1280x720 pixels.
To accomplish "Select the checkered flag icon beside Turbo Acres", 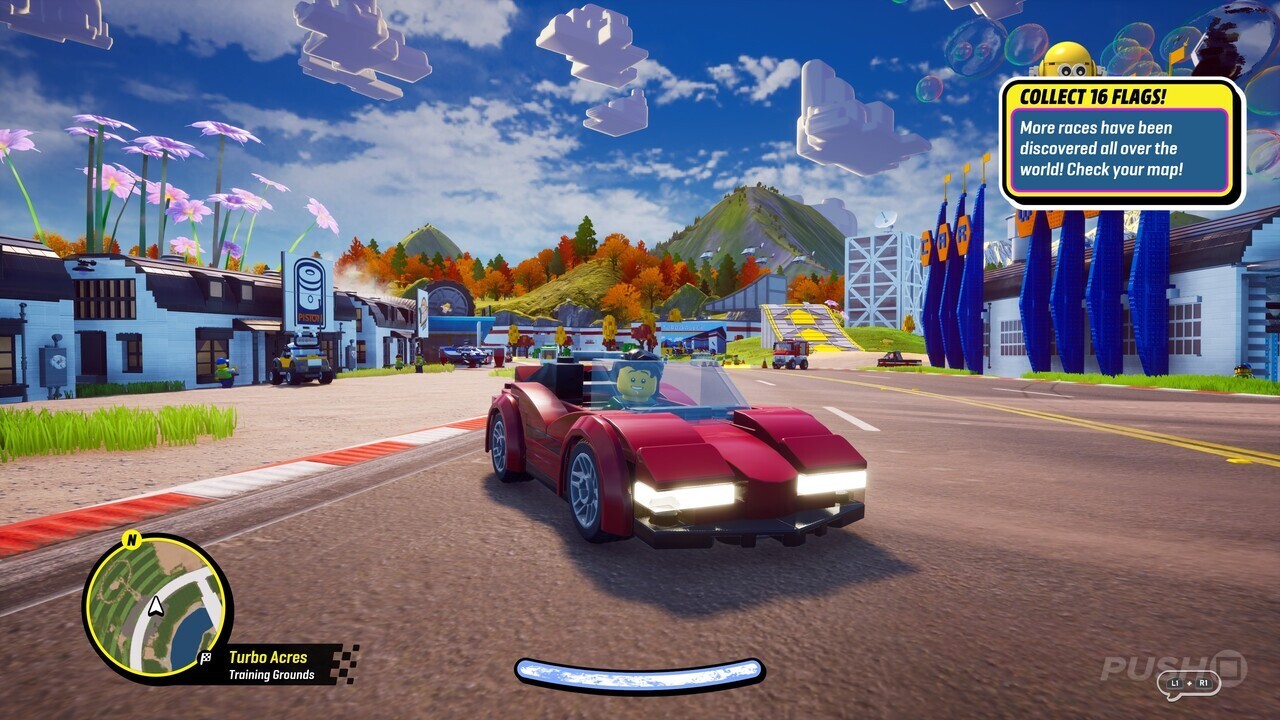I will 205,657.
